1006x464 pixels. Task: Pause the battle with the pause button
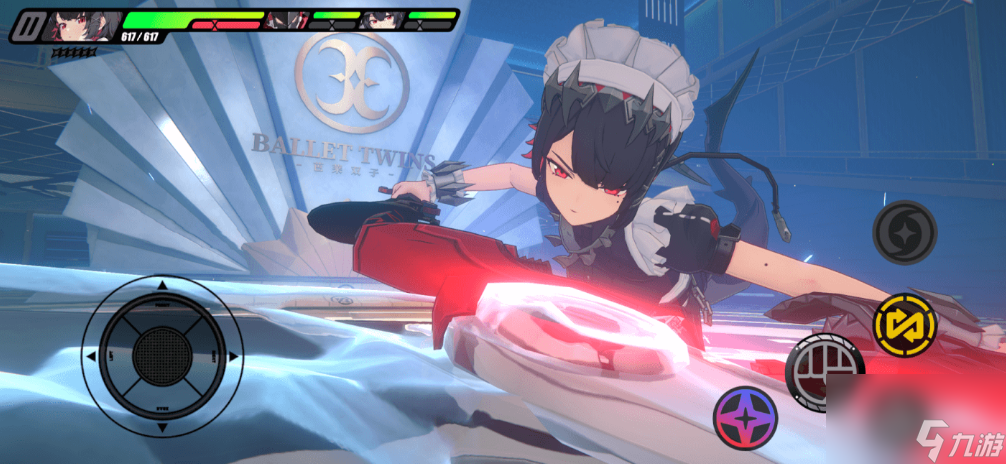[x=28, y=24]
